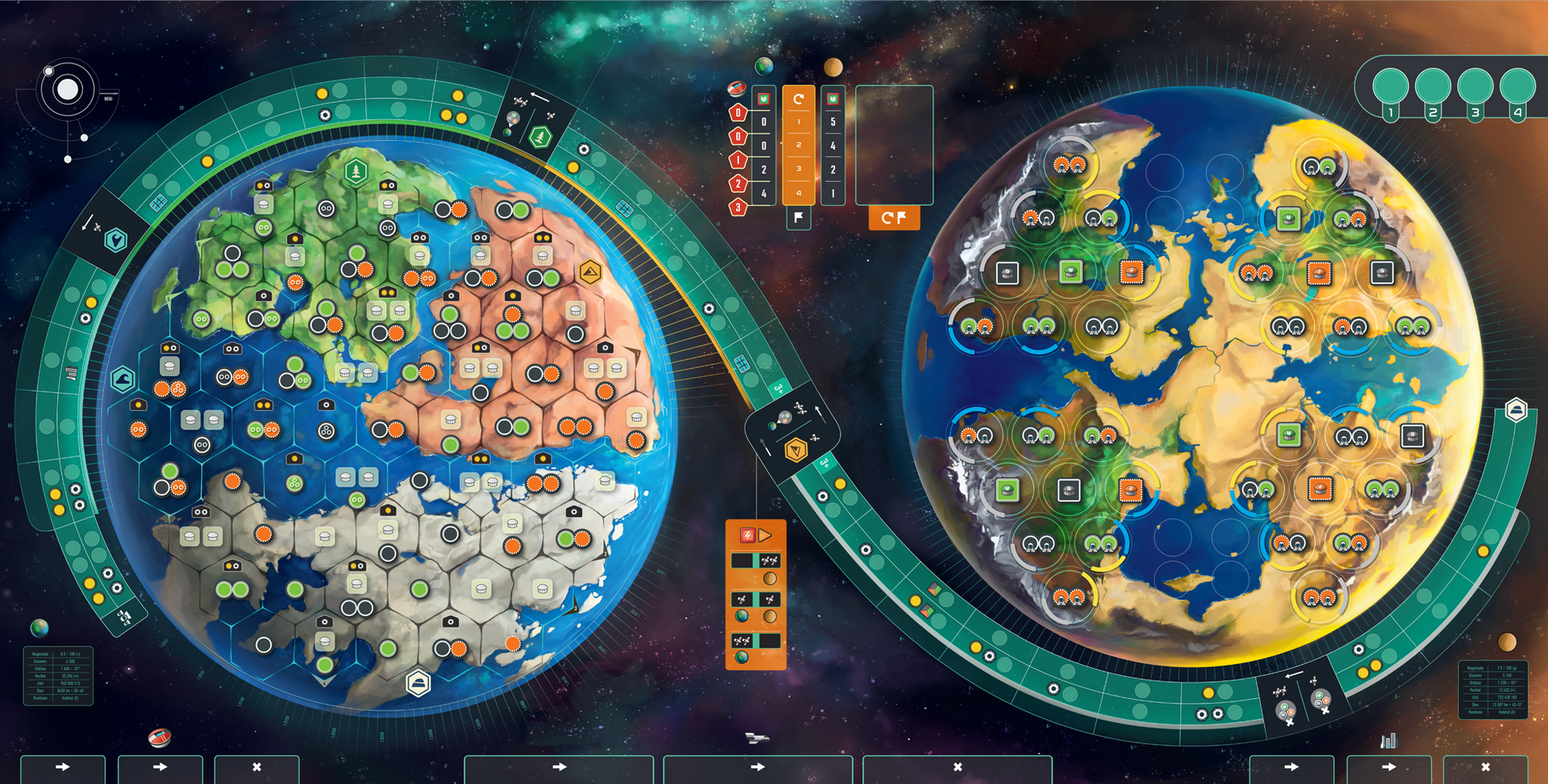Select step 3 on the orange round track
This screenshot has height=784, width=1548.
[x=799, y=169]
